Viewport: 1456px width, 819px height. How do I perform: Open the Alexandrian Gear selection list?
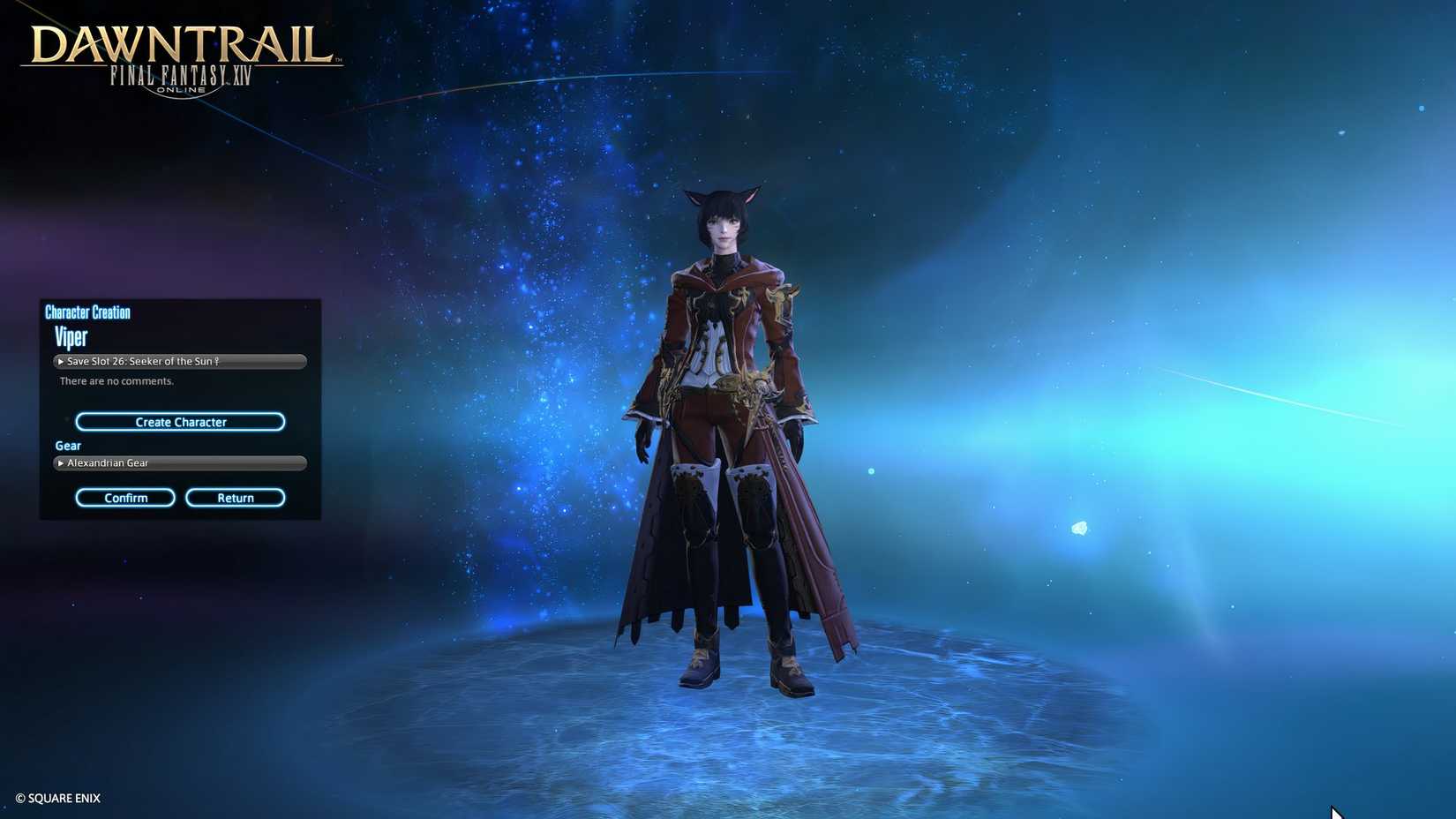coord(180,462)
